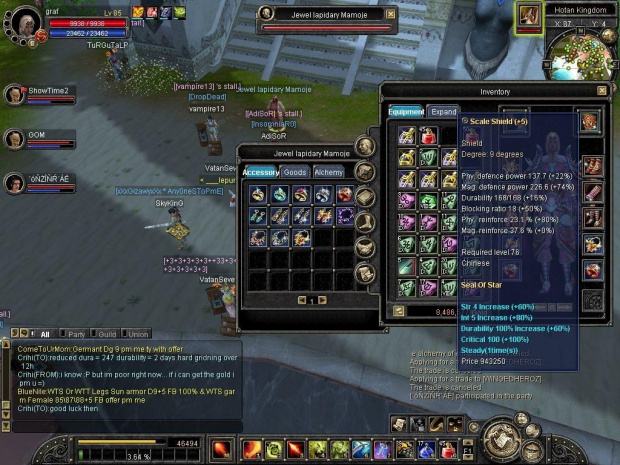Image resolution: width=620 pixels, height=465 pixels.
Task: Select party member GOM's portrait
Action: 14,138
